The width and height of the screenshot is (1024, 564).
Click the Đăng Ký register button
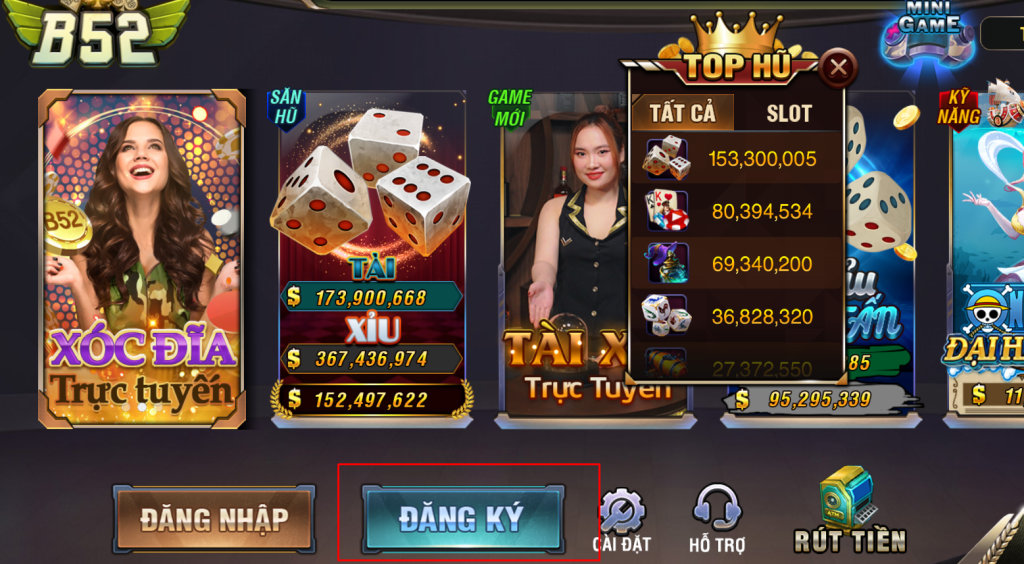[x=462, y=518]
